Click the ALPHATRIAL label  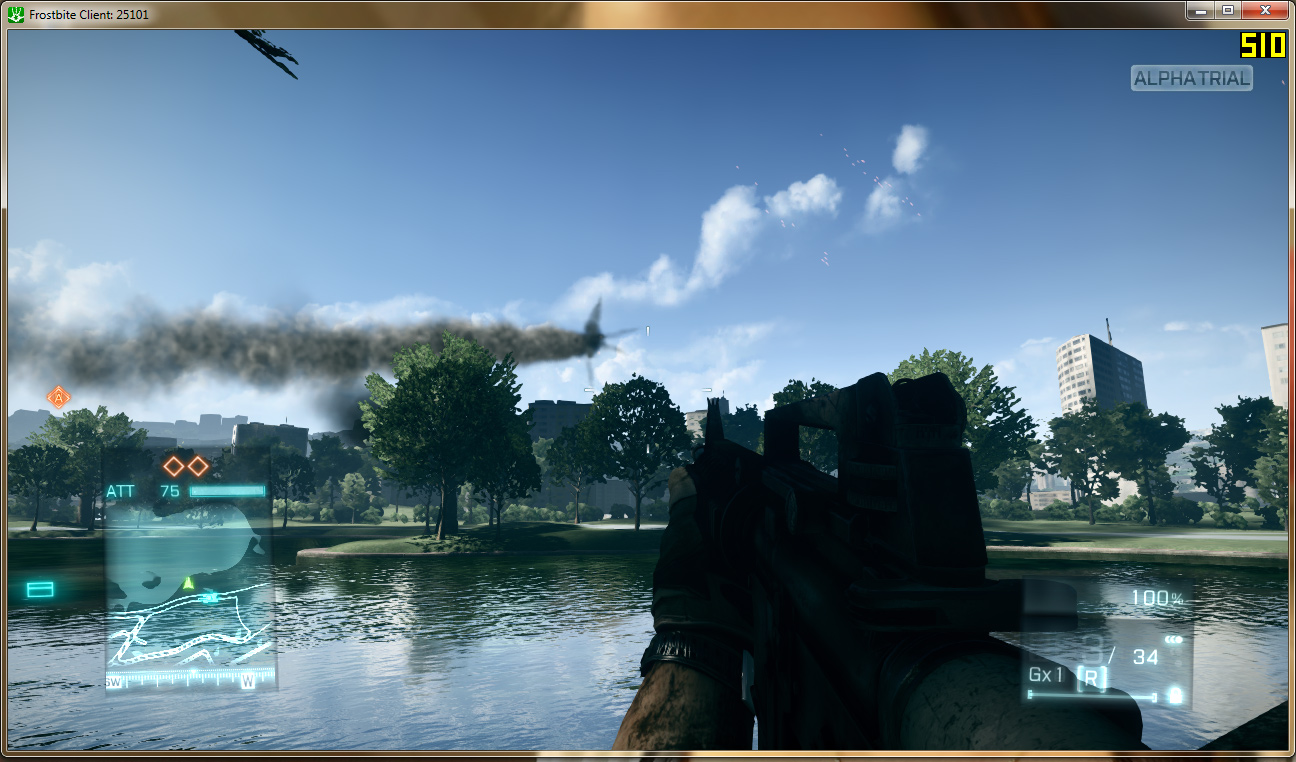(1191, 78)
